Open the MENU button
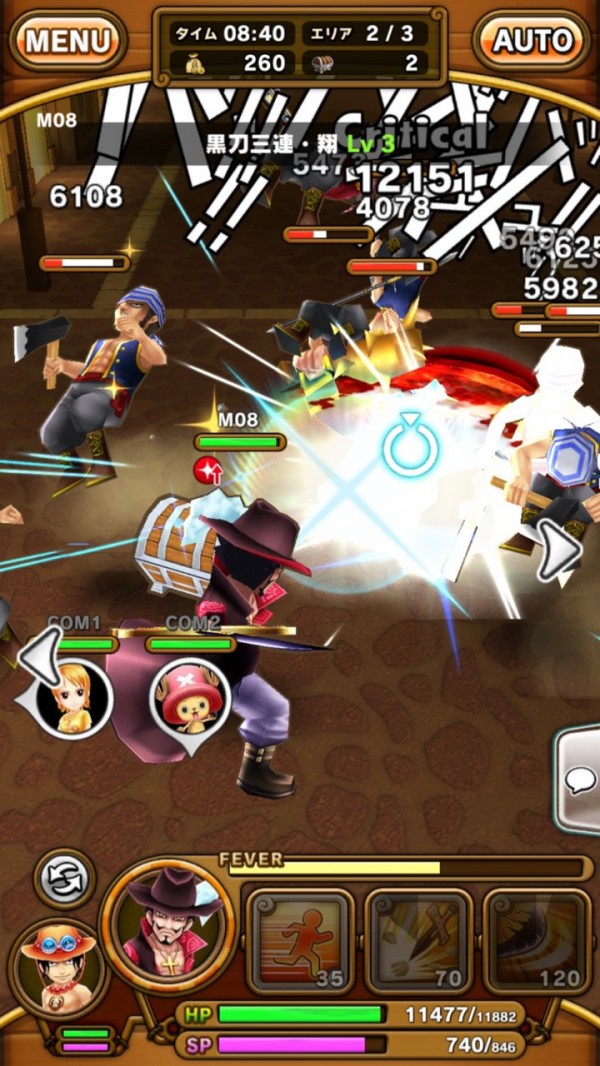The height and width of the screenshot is (1066, 600). (67, 41)
